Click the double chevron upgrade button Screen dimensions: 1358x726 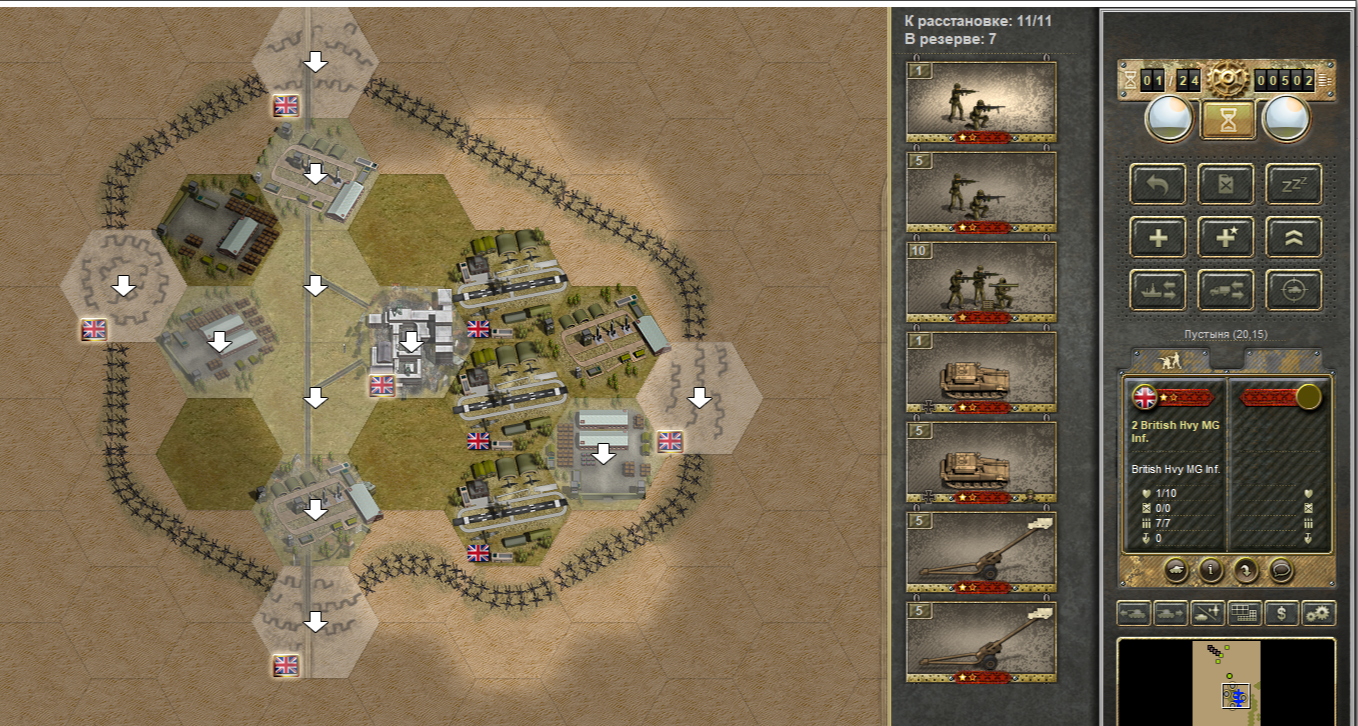tap(1293, 237)
